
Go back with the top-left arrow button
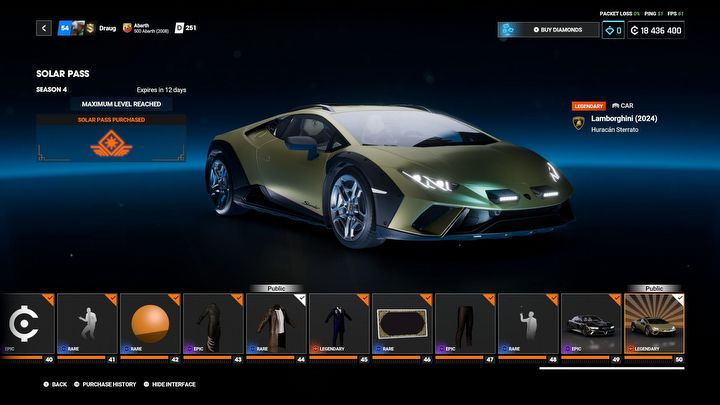pyautogui.click(x=44, y=28)
